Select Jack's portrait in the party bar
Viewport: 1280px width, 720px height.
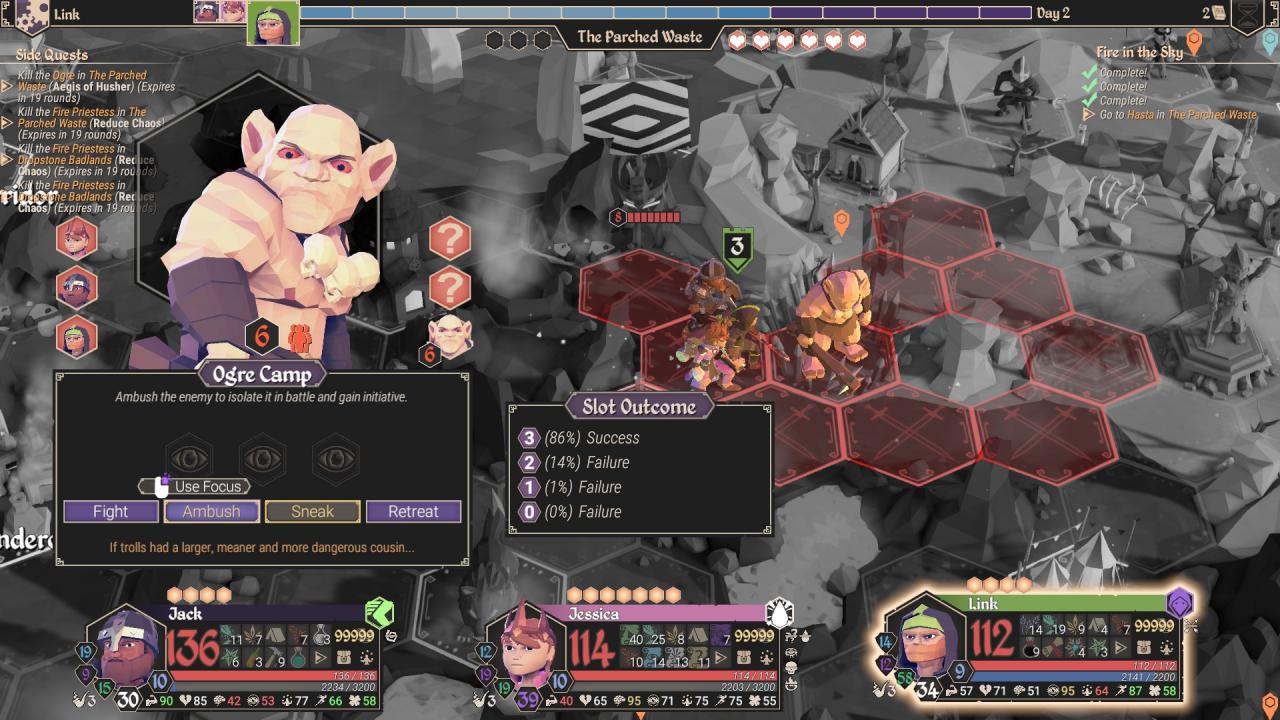coord(127,647)
